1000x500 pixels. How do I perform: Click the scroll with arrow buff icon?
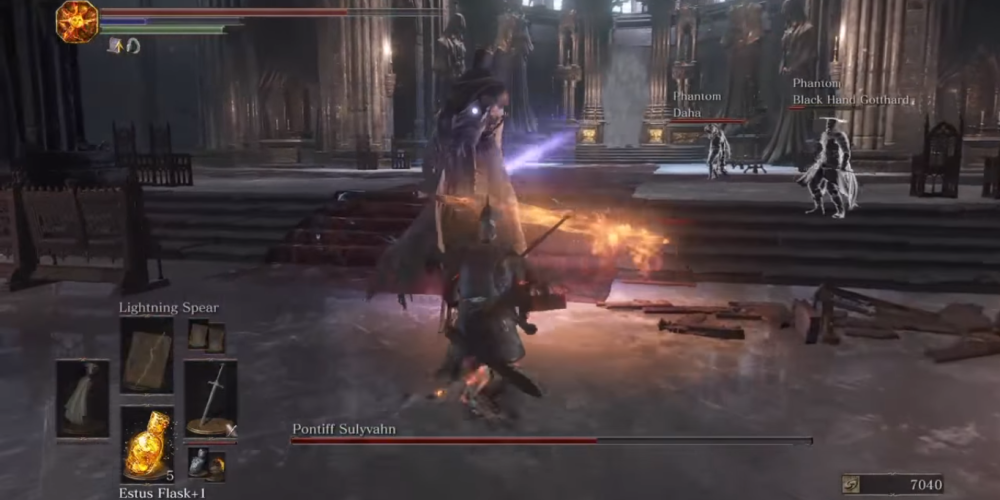pyautogui.click(x=116, y=45)
